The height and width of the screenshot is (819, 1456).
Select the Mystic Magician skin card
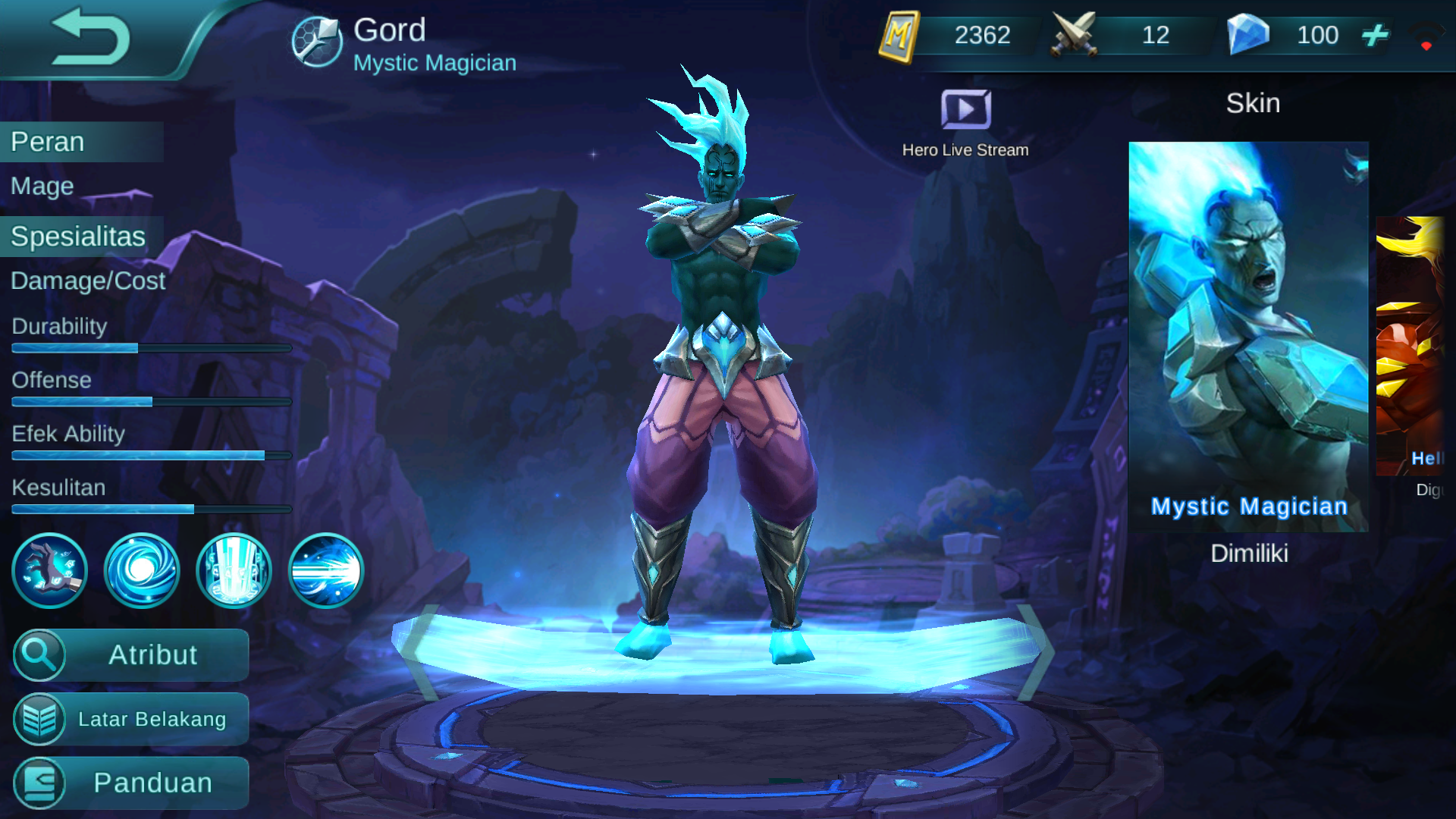(x=1248, y=334)
